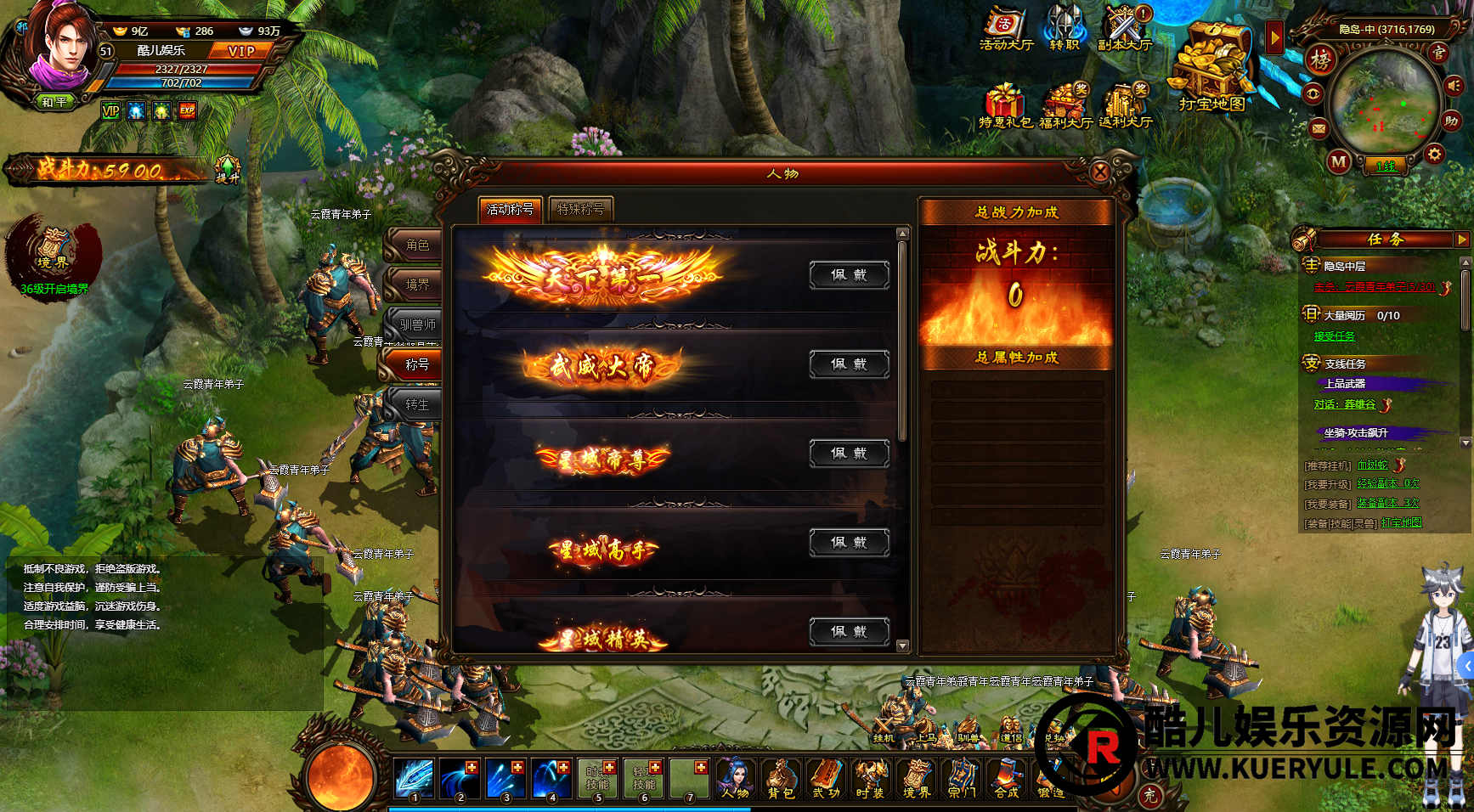Open the 合成 crafting menu
The image size is (1474, 812).
point(1007,778)
